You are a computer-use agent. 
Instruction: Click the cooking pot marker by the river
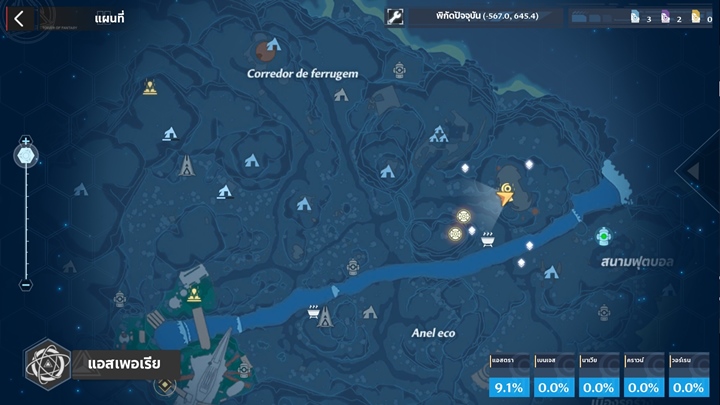tap(488, 238)
